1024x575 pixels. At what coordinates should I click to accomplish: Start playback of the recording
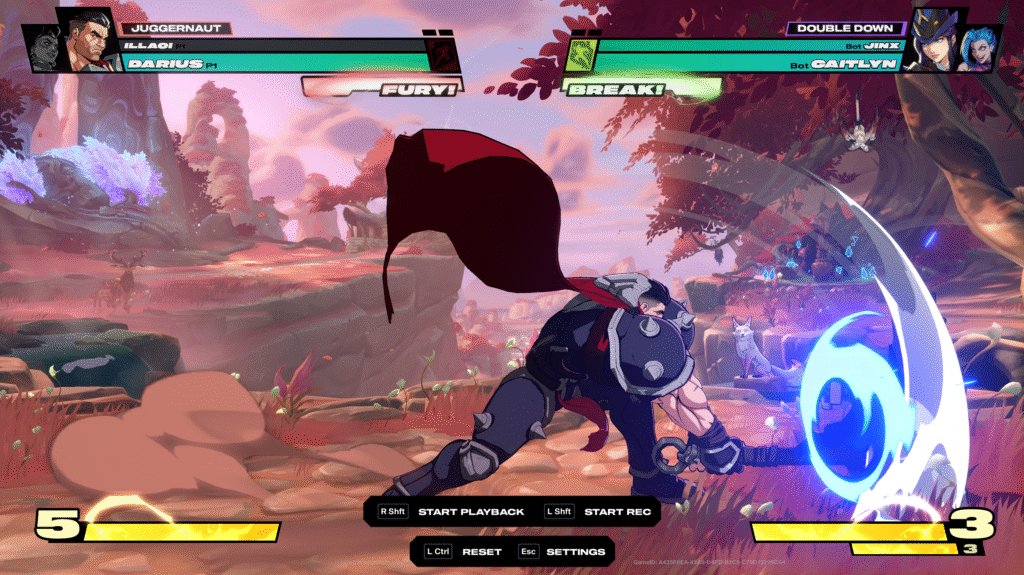point(470,512)
